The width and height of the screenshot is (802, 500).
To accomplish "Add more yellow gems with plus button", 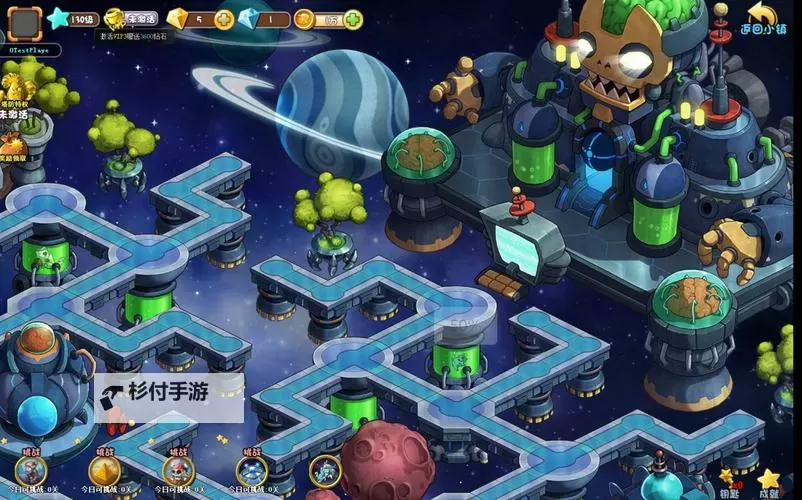I will coord(225,19).
